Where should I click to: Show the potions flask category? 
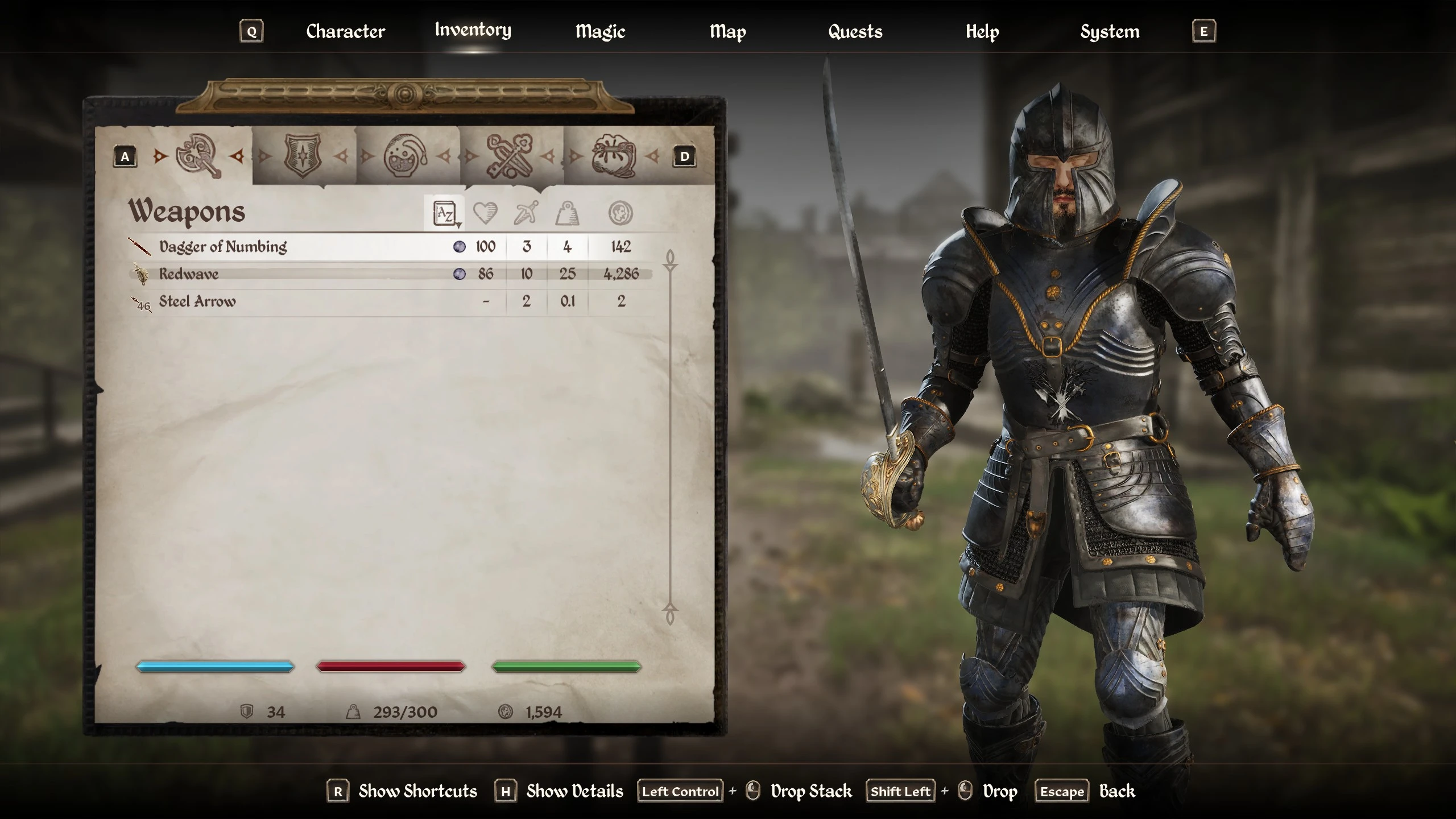point(406,156)
